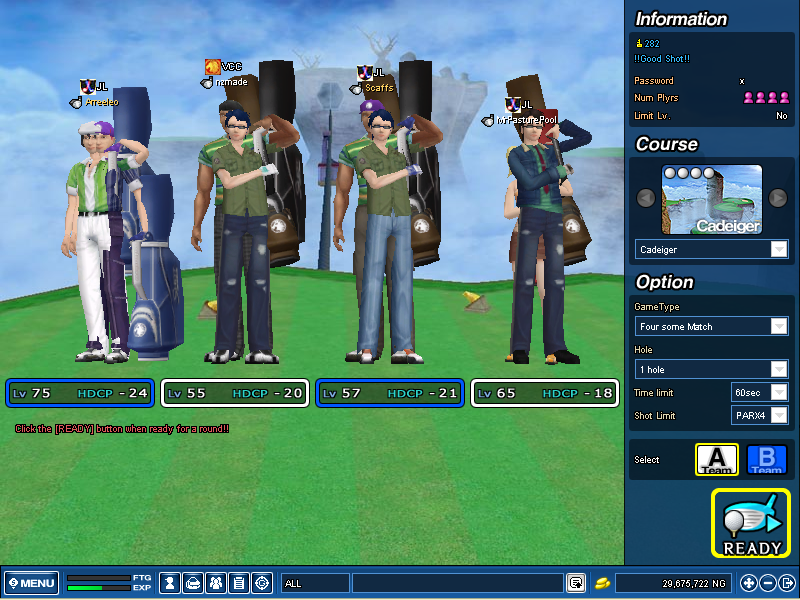This screenshot has height=600, width=800.
Task: Click the chat log button beside input
Action: 576,583
